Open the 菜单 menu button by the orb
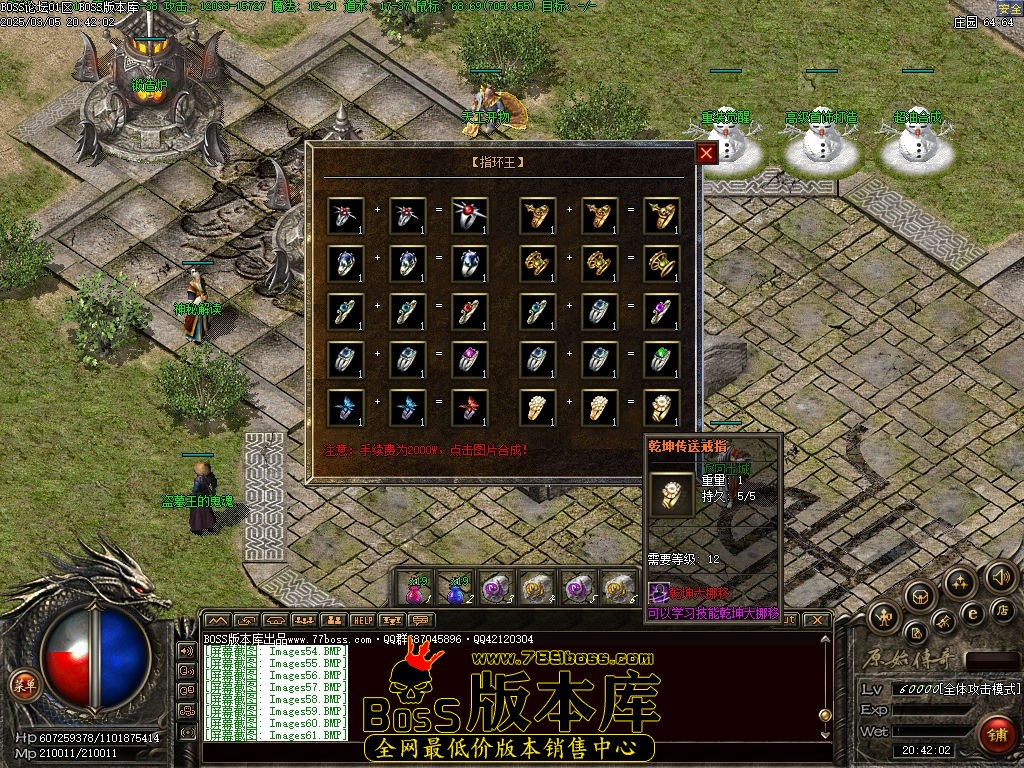This screenshot has width=1024, height=768. pyautogui.click(x=22, y=685)
